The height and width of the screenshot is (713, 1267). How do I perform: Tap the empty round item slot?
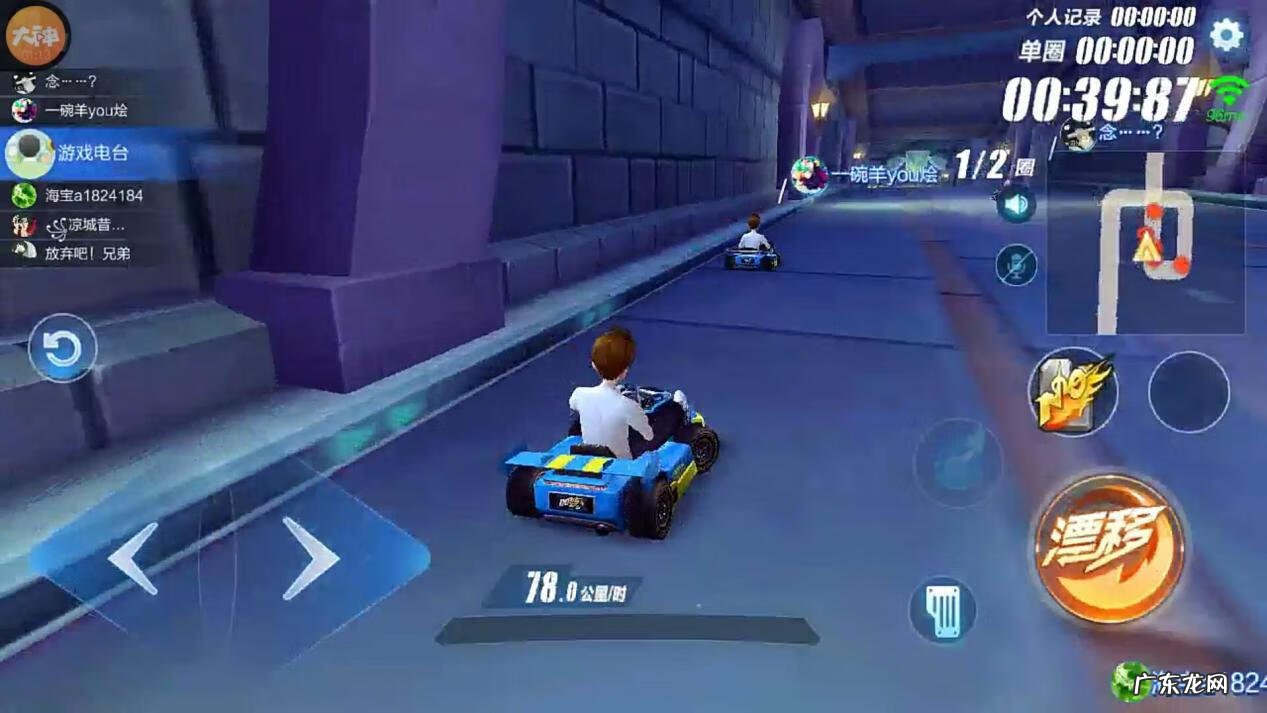(1188, 392)
